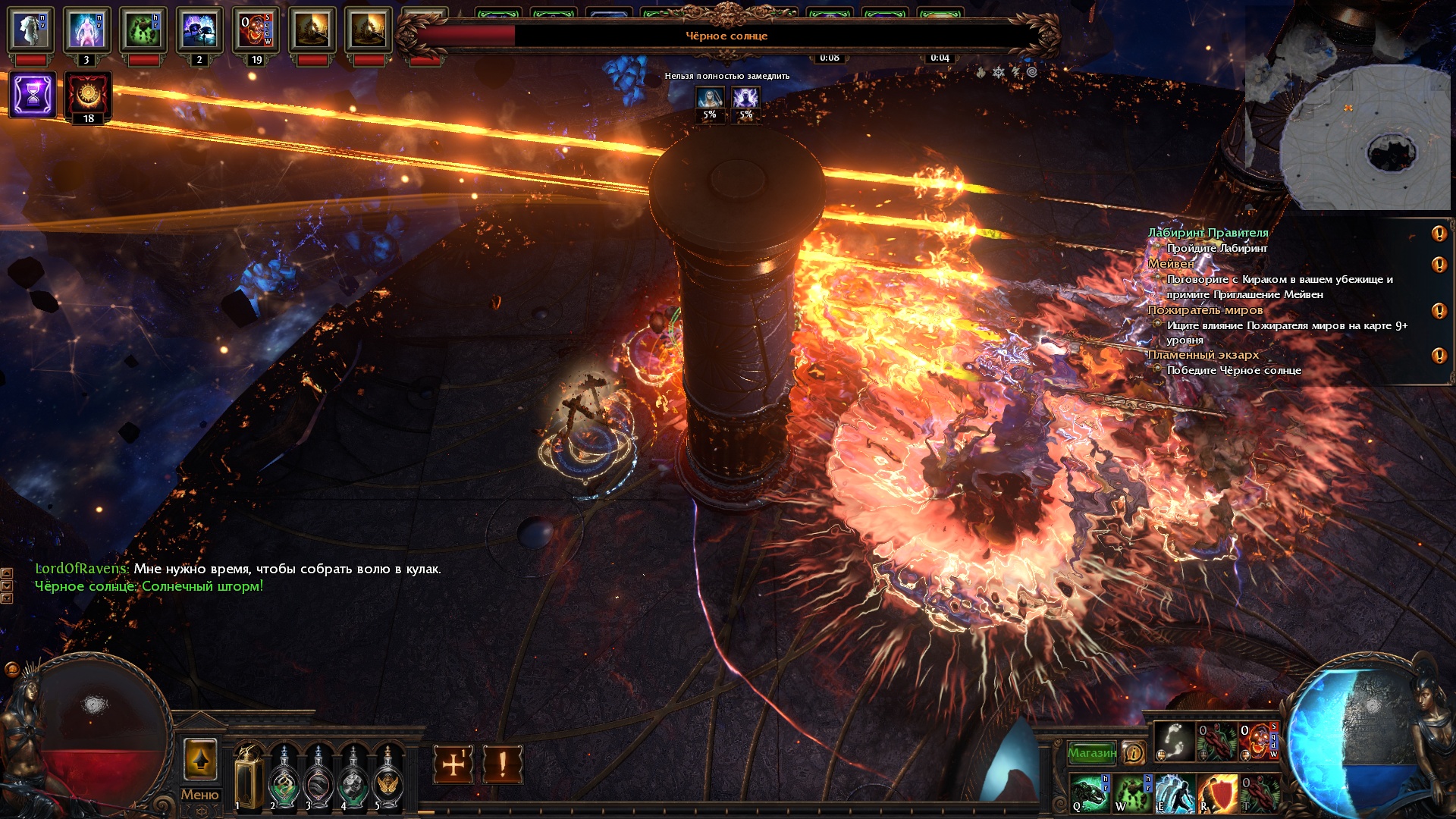Screen dimensions: 1456x819
Task: Open the Меню button
Action: pyautogui.click(x=199, y=794)
